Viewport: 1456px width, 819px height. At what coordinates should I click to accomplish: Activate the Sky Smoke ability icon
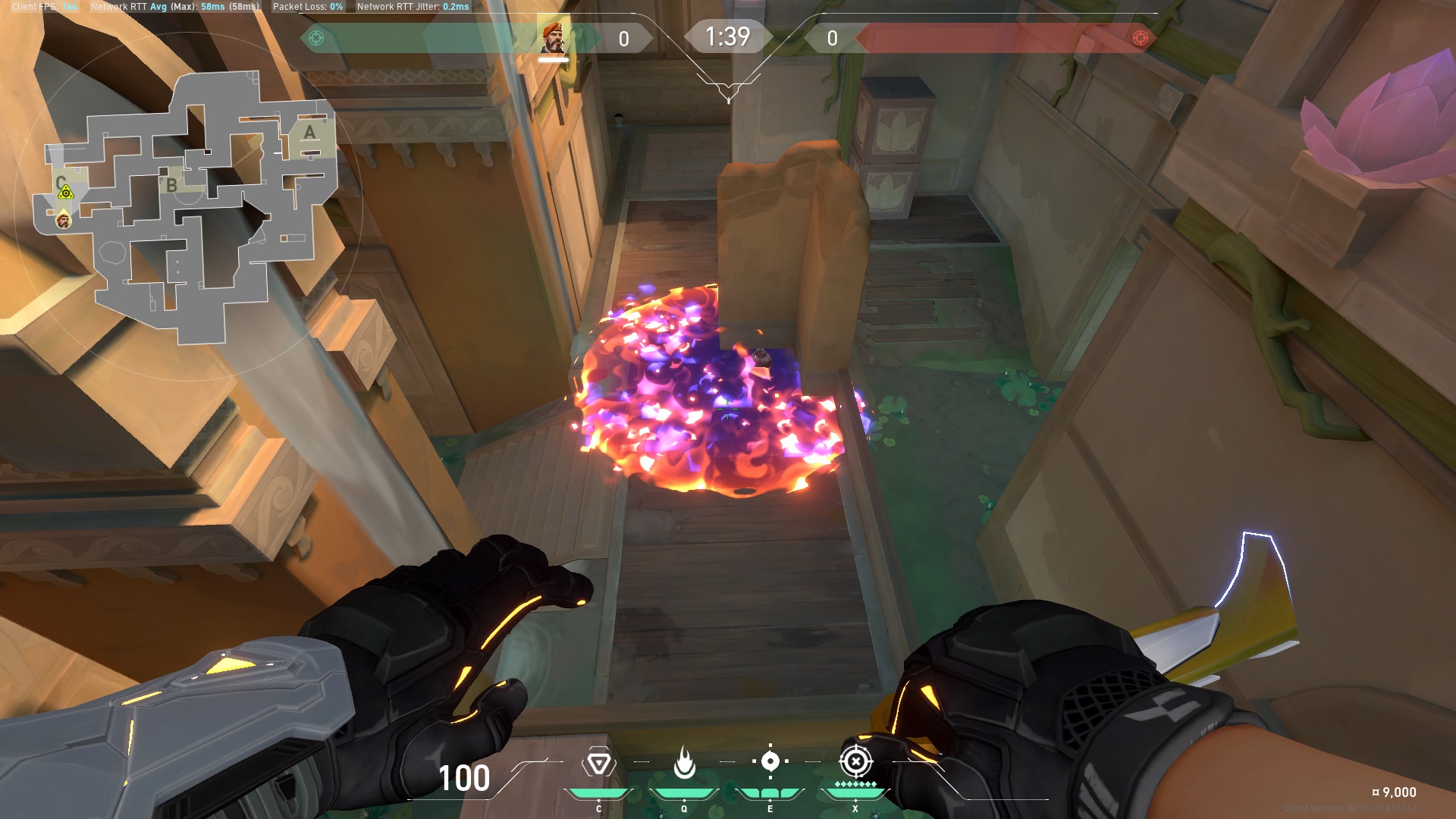[x=770, y=761]
